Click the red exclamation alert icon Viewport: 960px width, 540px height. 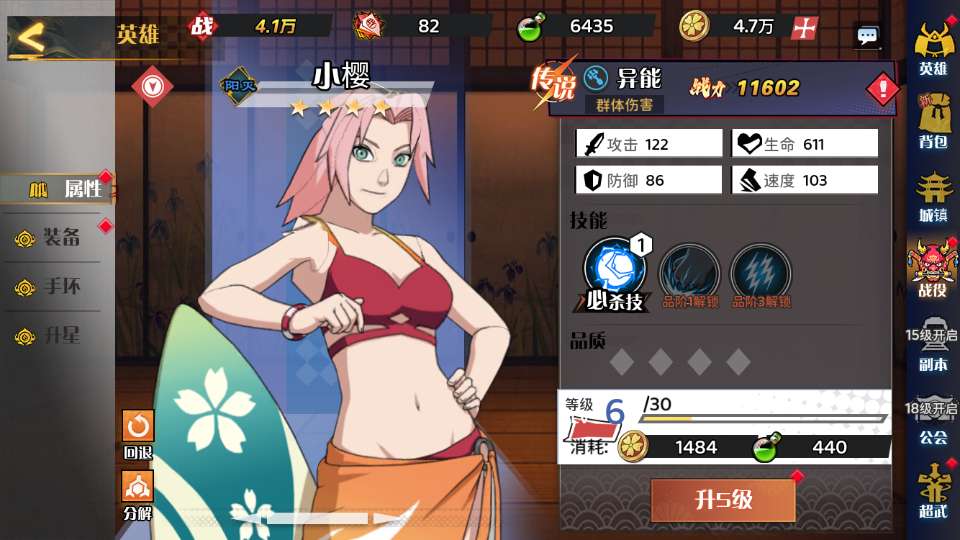882,90
